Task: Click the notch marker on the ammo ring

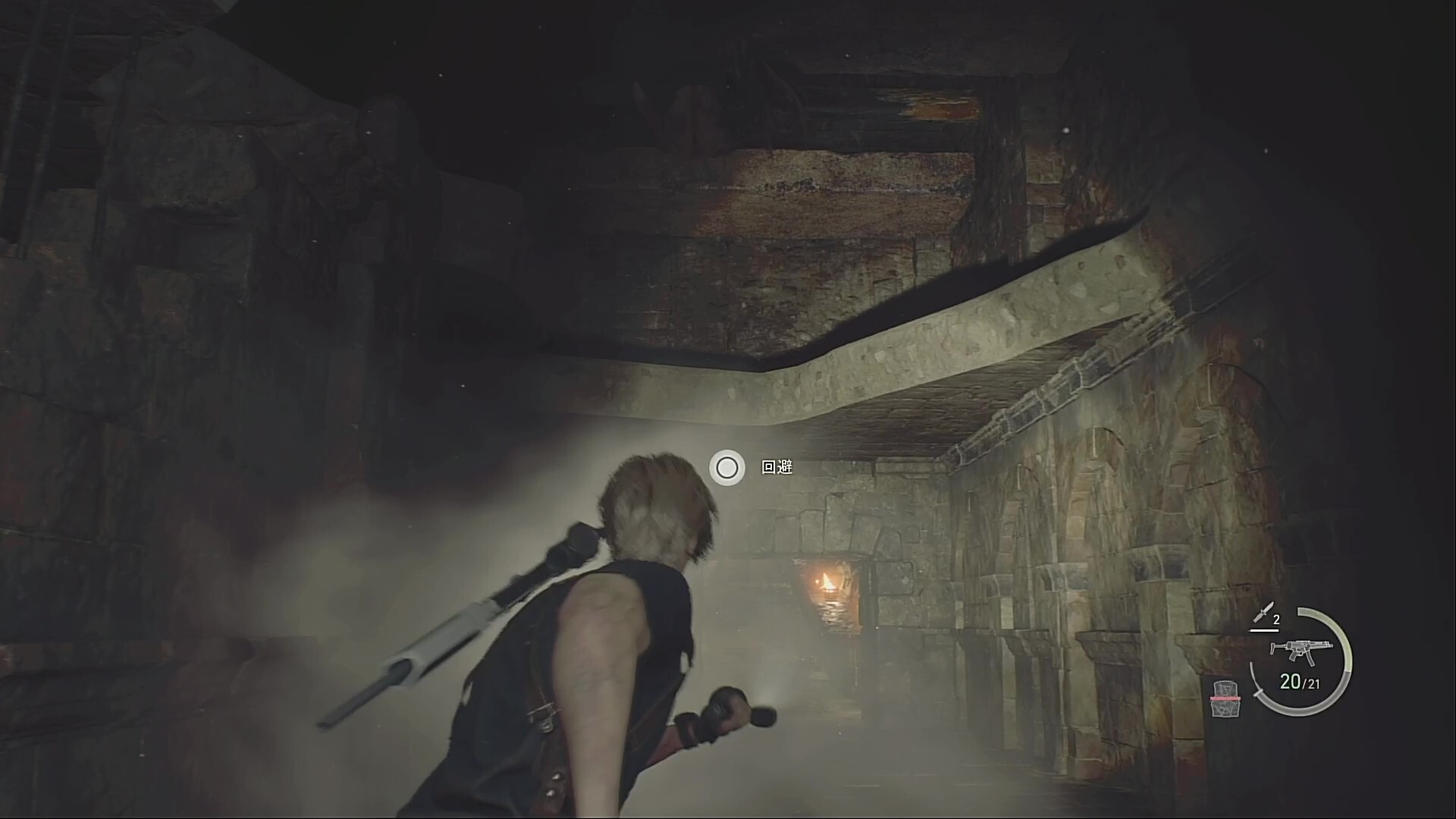Action: pyautogui.click(x=1259, y=694)
